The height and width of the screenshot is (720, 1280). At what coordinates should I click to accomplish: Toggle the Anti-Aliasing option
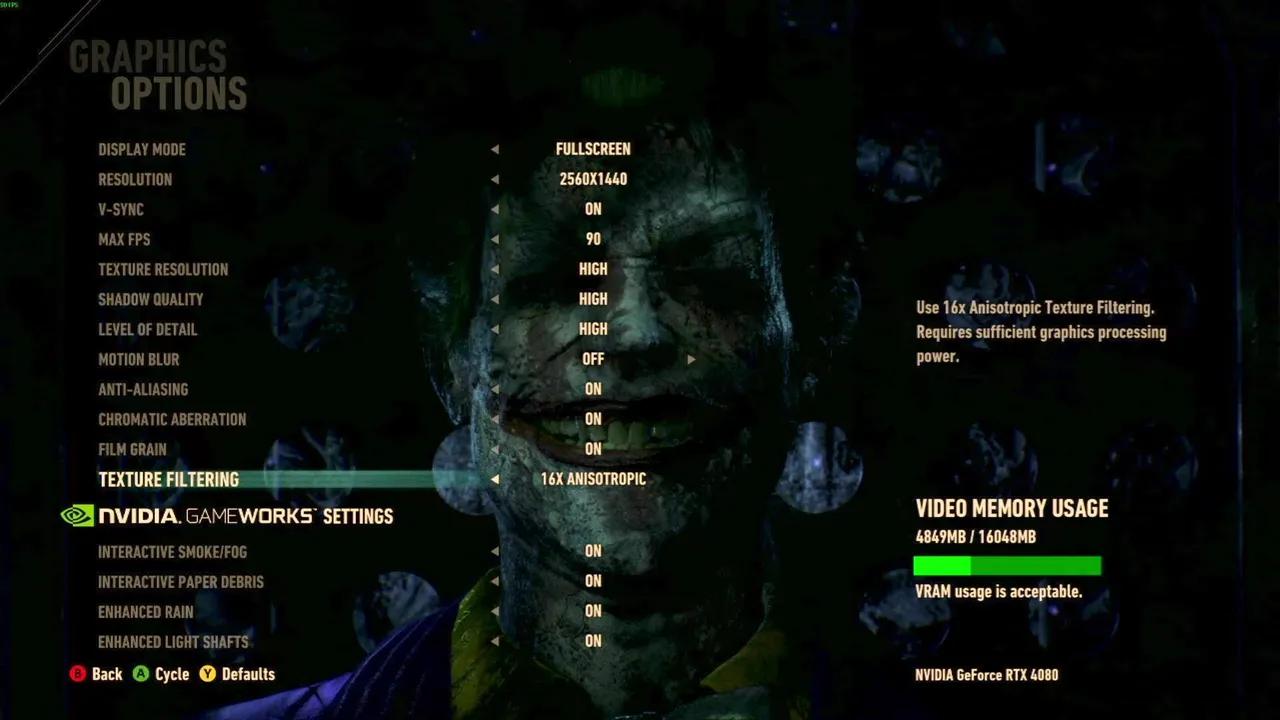click(143, 389)
